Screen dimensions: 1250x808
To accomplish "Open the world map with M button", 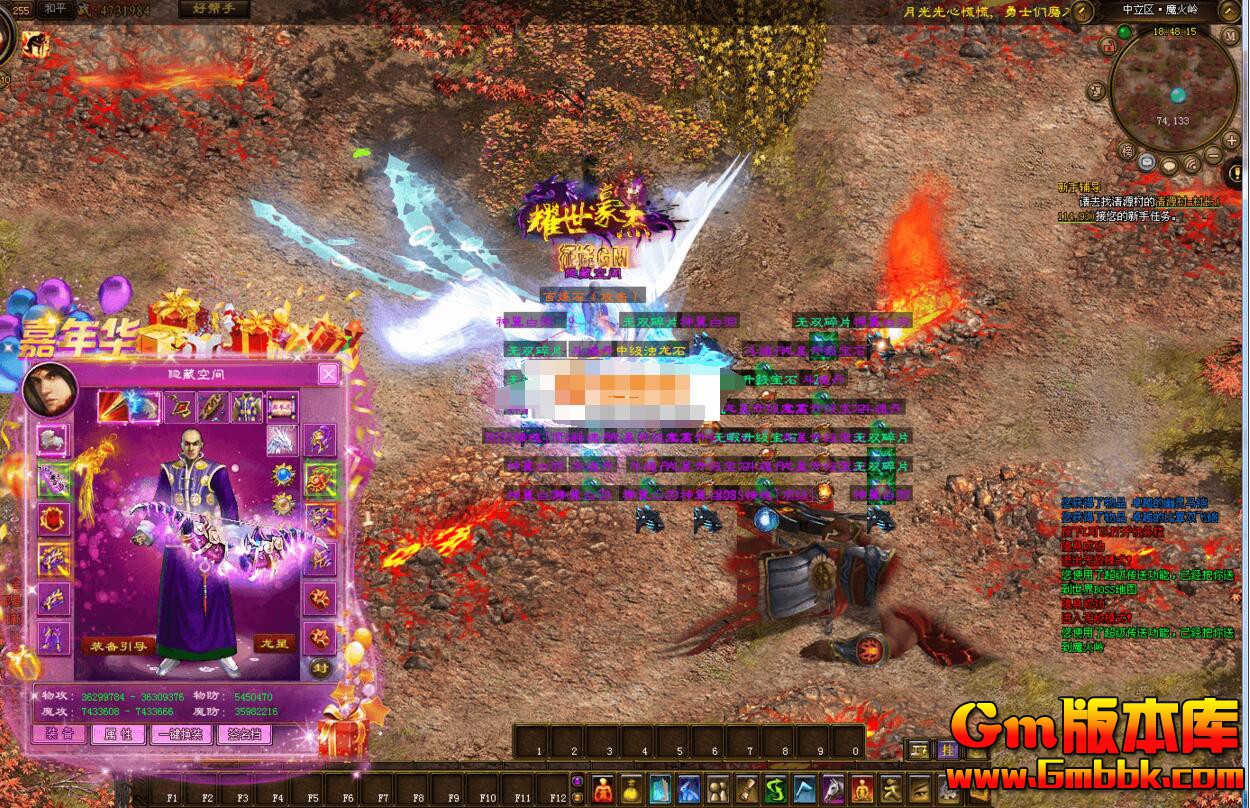I will click(1231, 36).
